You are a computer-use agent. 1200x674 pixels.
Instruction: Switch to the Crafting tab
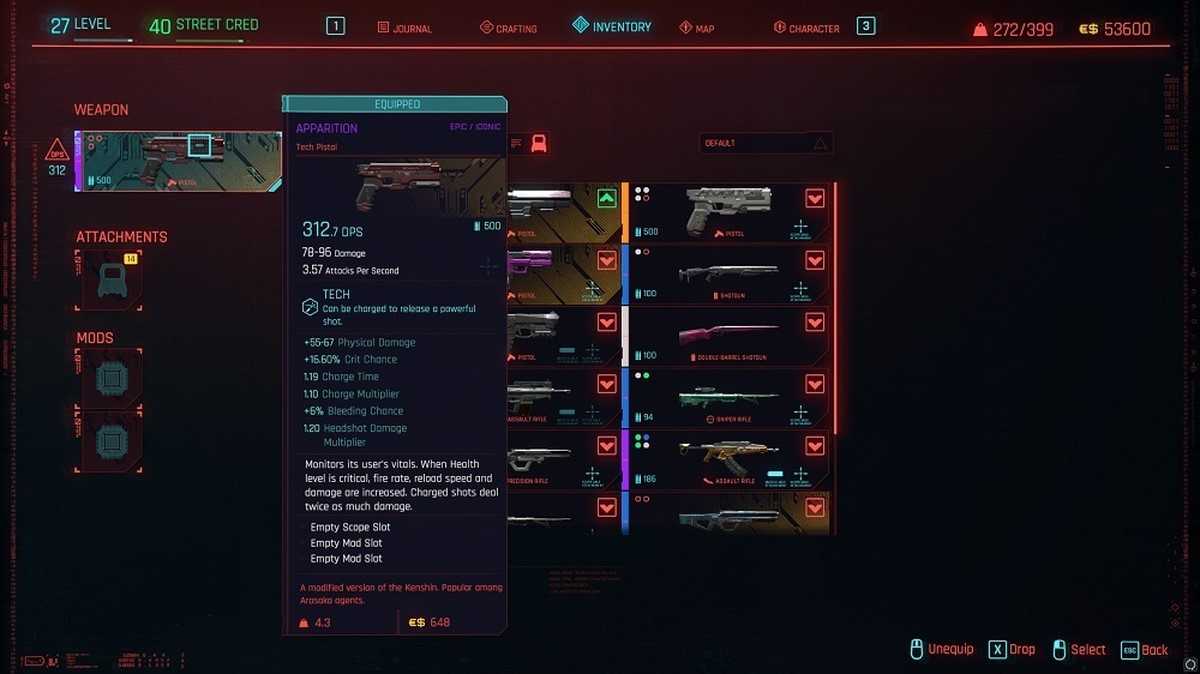coord(508,28)
